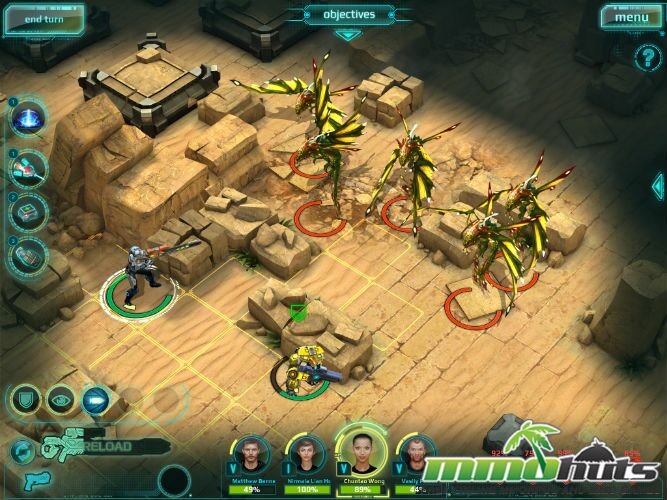This screenshot has width=667, height=500.
Task: Select the blue bullet fire action
Action: 97,400
